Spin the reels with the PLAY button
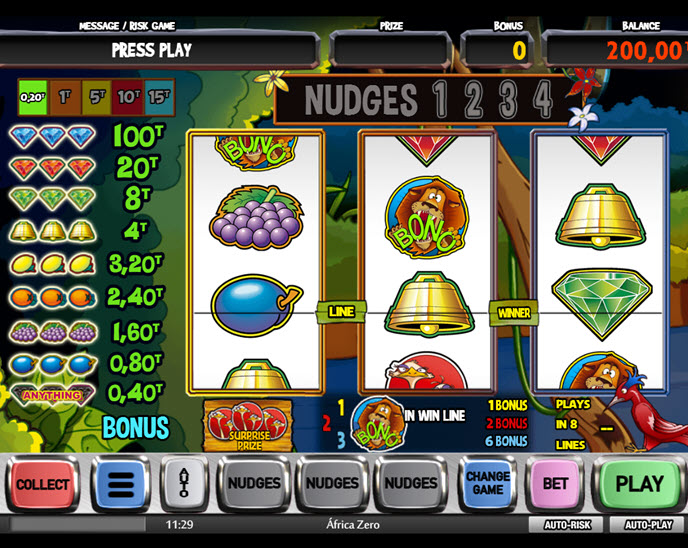688x548 pixels. (x=640, y=484)
